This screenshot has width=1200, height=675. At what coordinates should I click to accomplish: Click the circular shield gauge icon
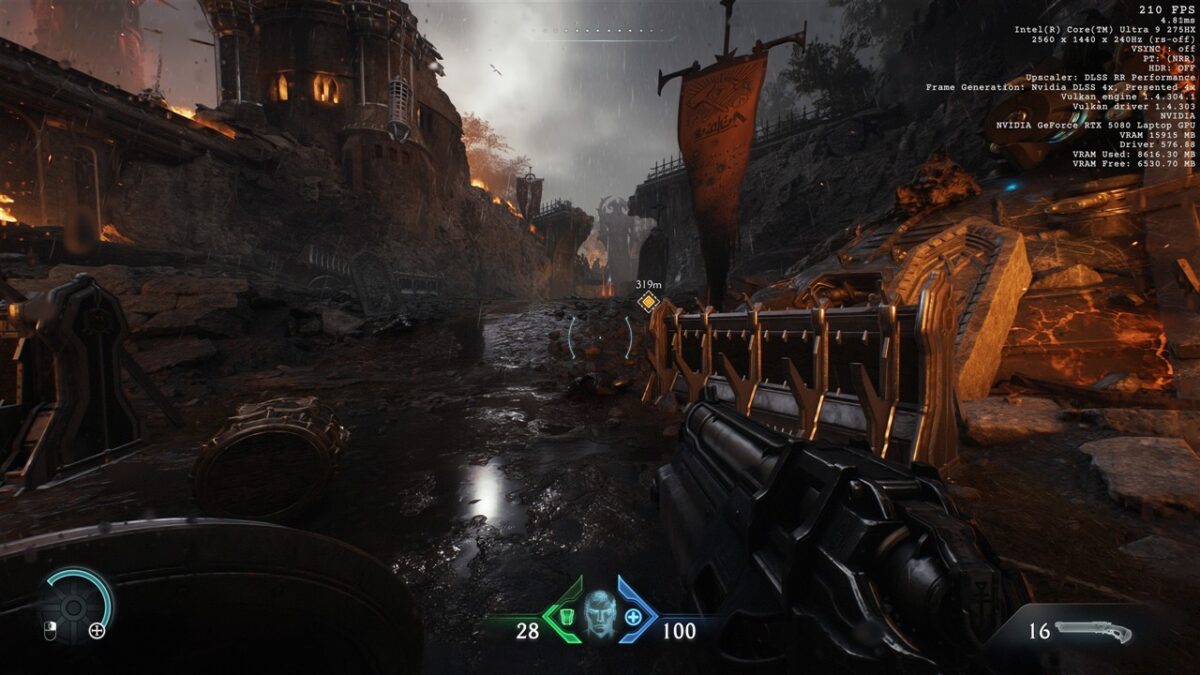(x=74, y=605)
